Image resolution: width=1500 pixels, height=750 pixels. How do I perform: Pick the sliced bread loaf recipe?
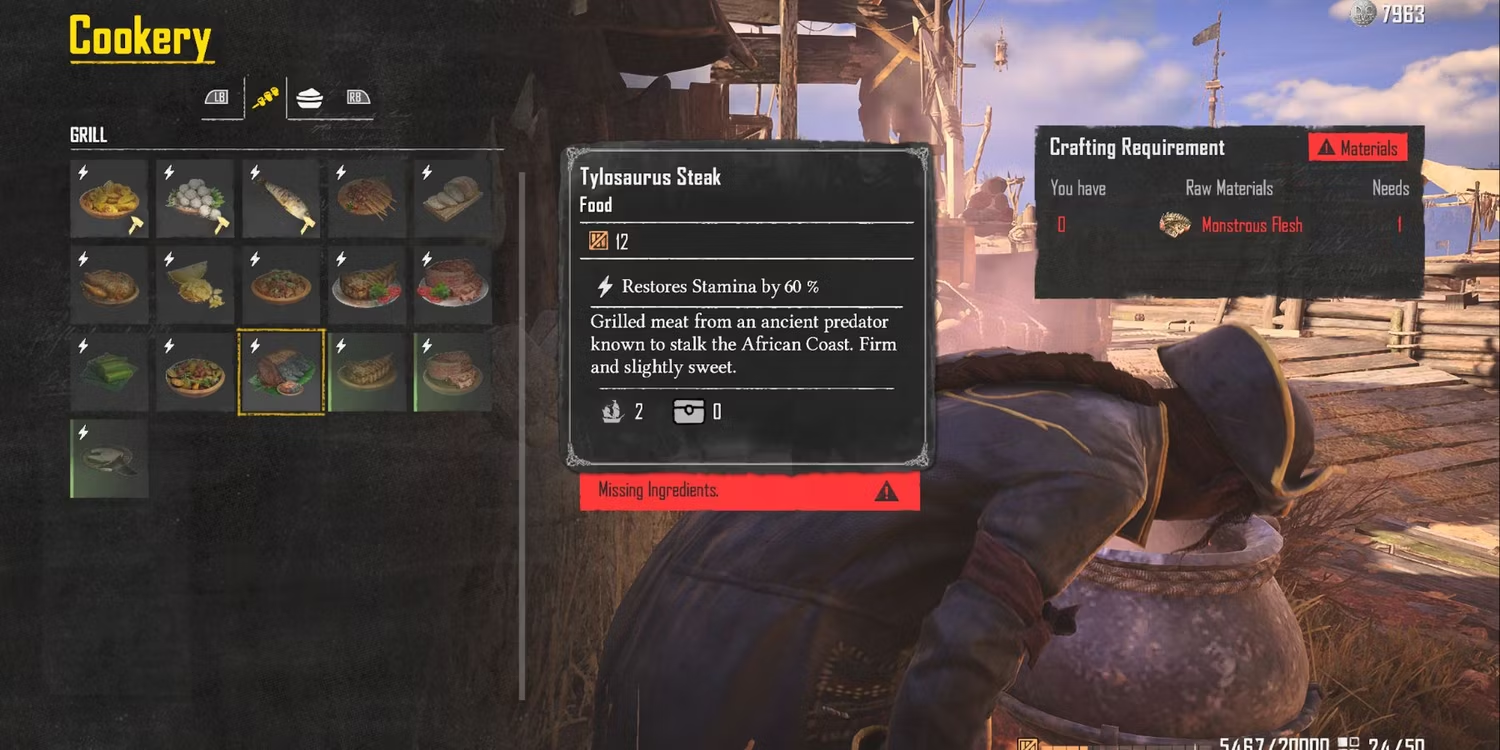(453, 198)
